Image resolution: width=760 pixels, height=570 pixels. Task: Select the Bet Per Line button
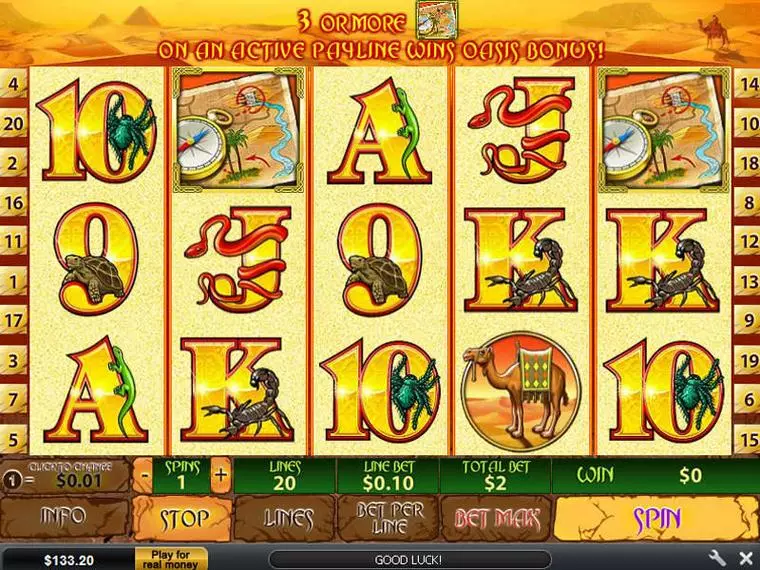(x=389, y=519)
